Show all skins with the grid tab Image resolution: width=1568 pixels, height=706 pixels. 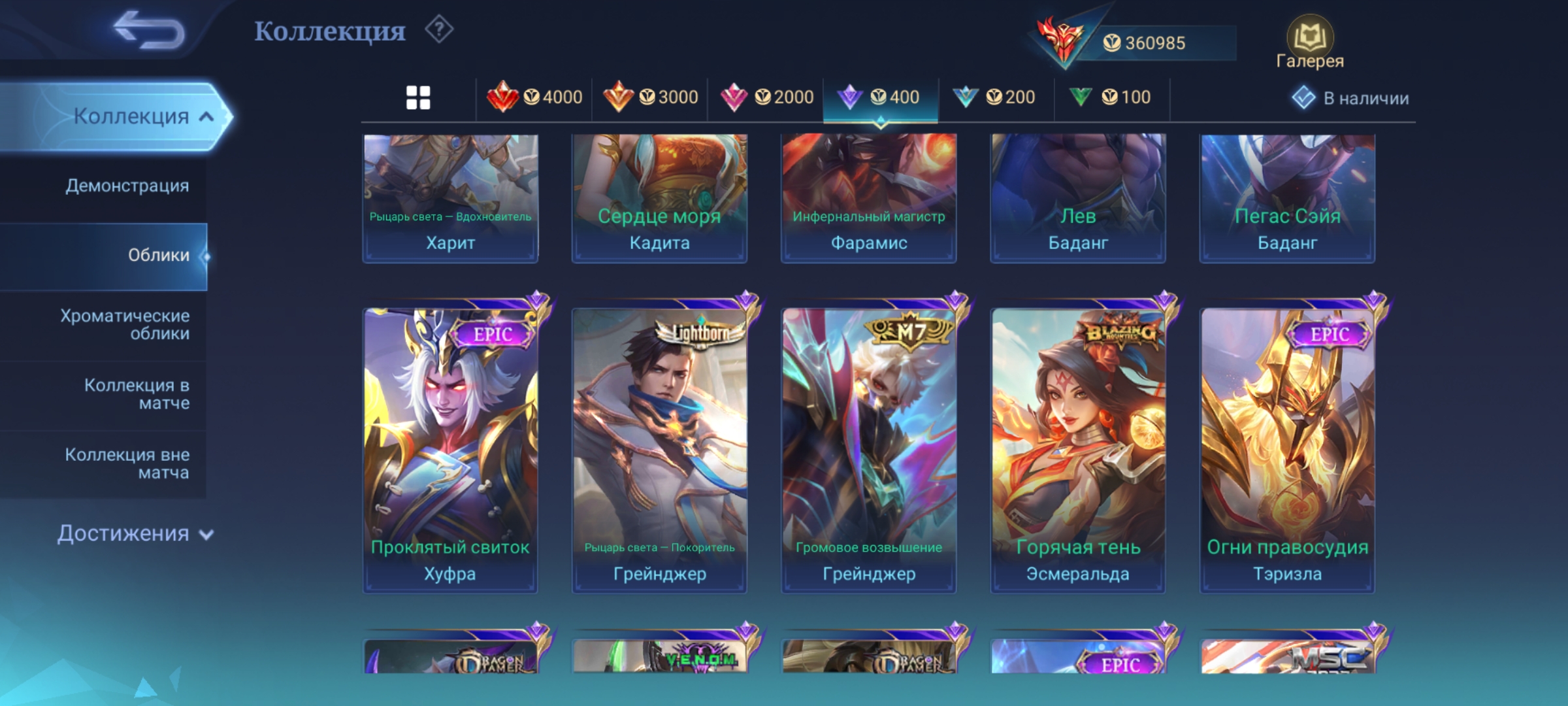(418, 98)
